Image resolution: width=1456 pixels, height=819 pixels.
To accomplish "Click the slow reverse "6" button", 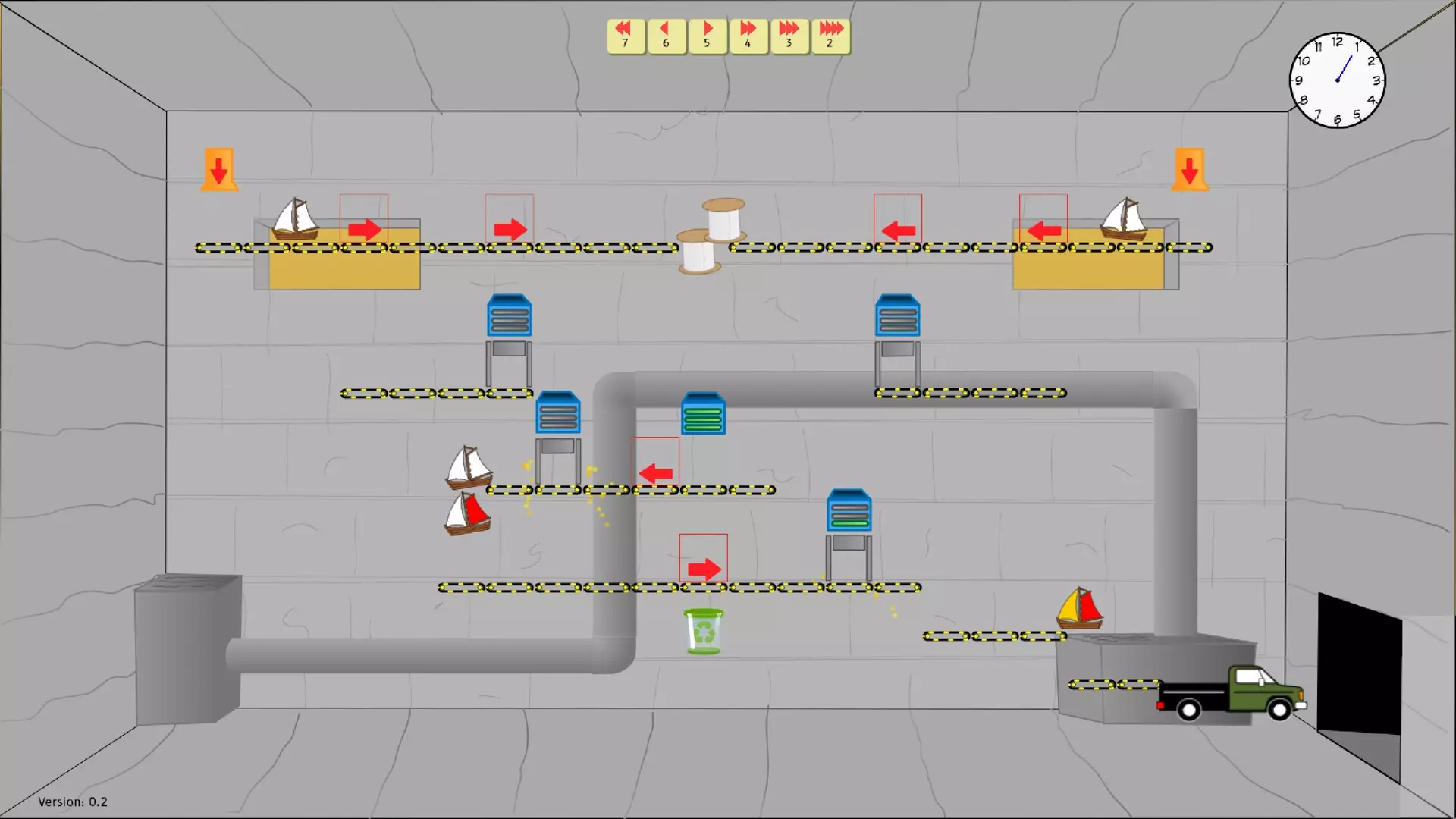I will 666,35.
